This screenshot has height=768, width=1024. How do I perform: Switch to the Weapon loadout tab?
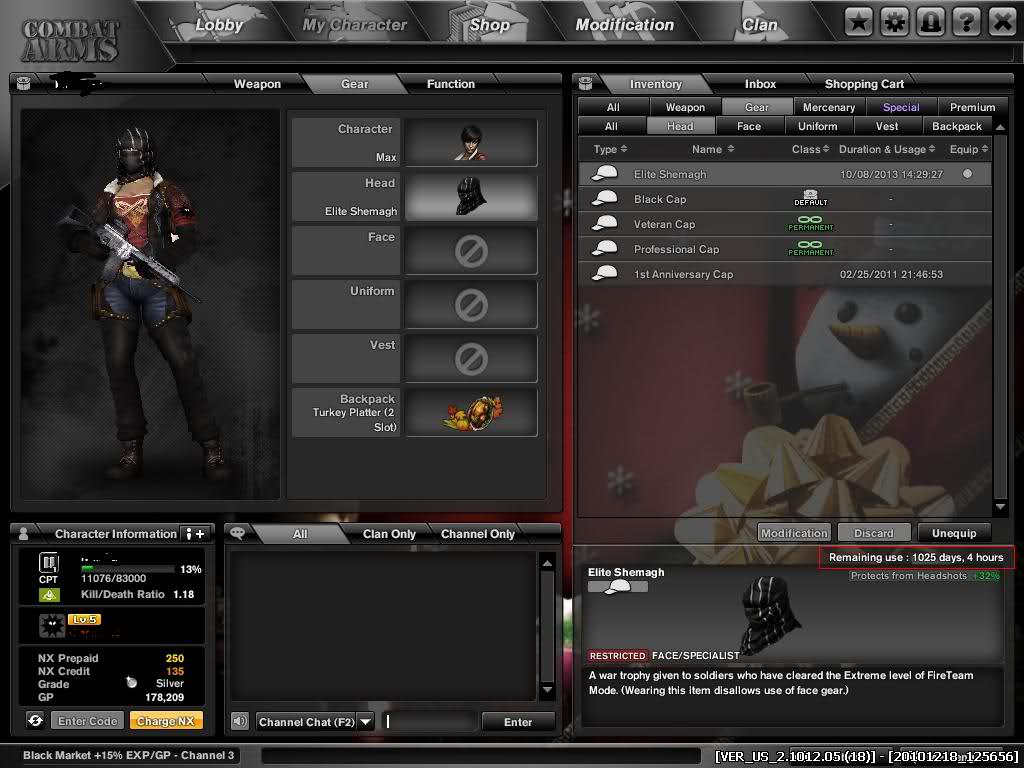pos(257,84)
